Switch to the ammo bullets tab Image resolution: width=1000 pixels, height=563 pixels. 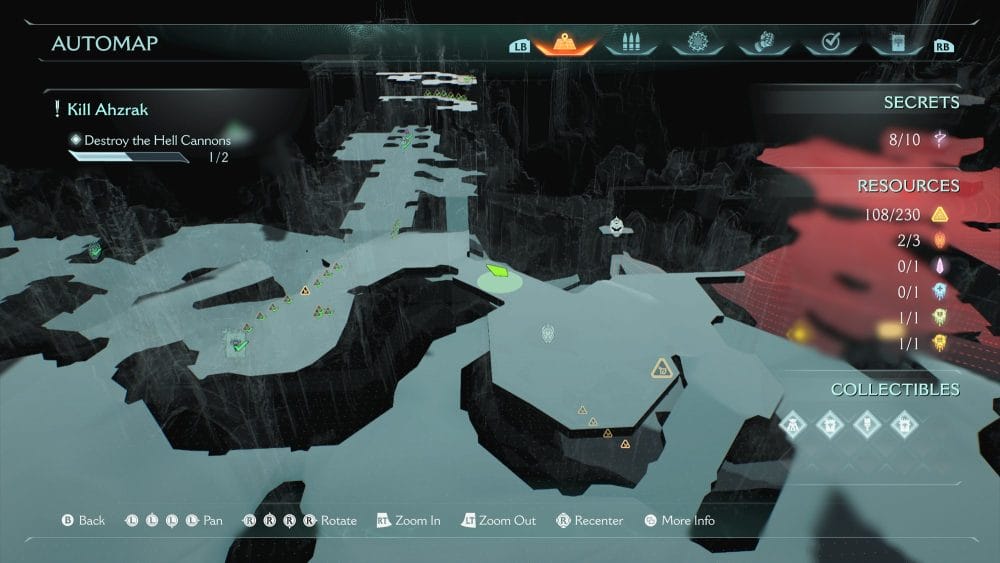coord(631,44)
